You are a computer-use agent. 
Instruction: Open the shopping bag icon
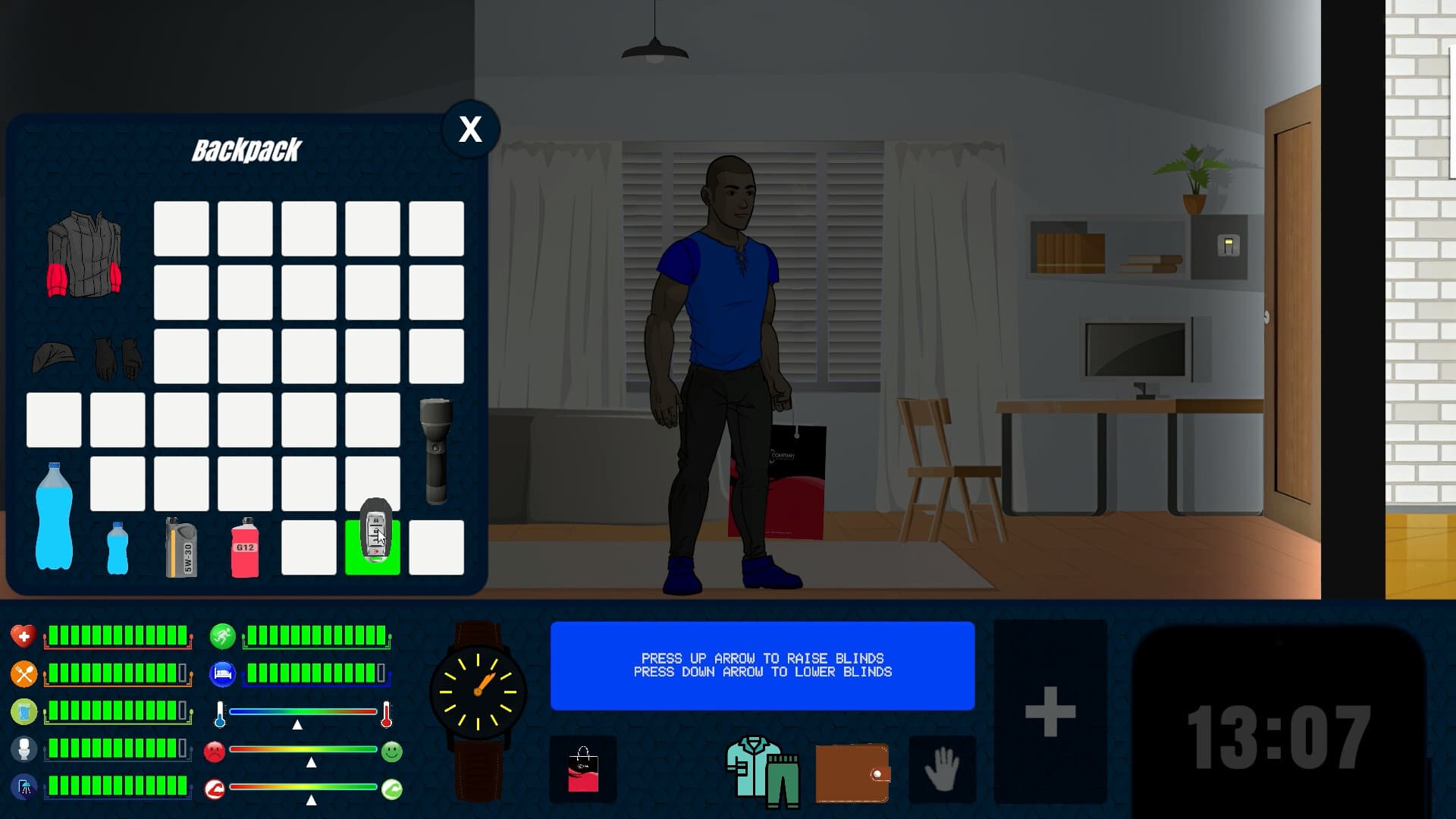pos(584,769)
